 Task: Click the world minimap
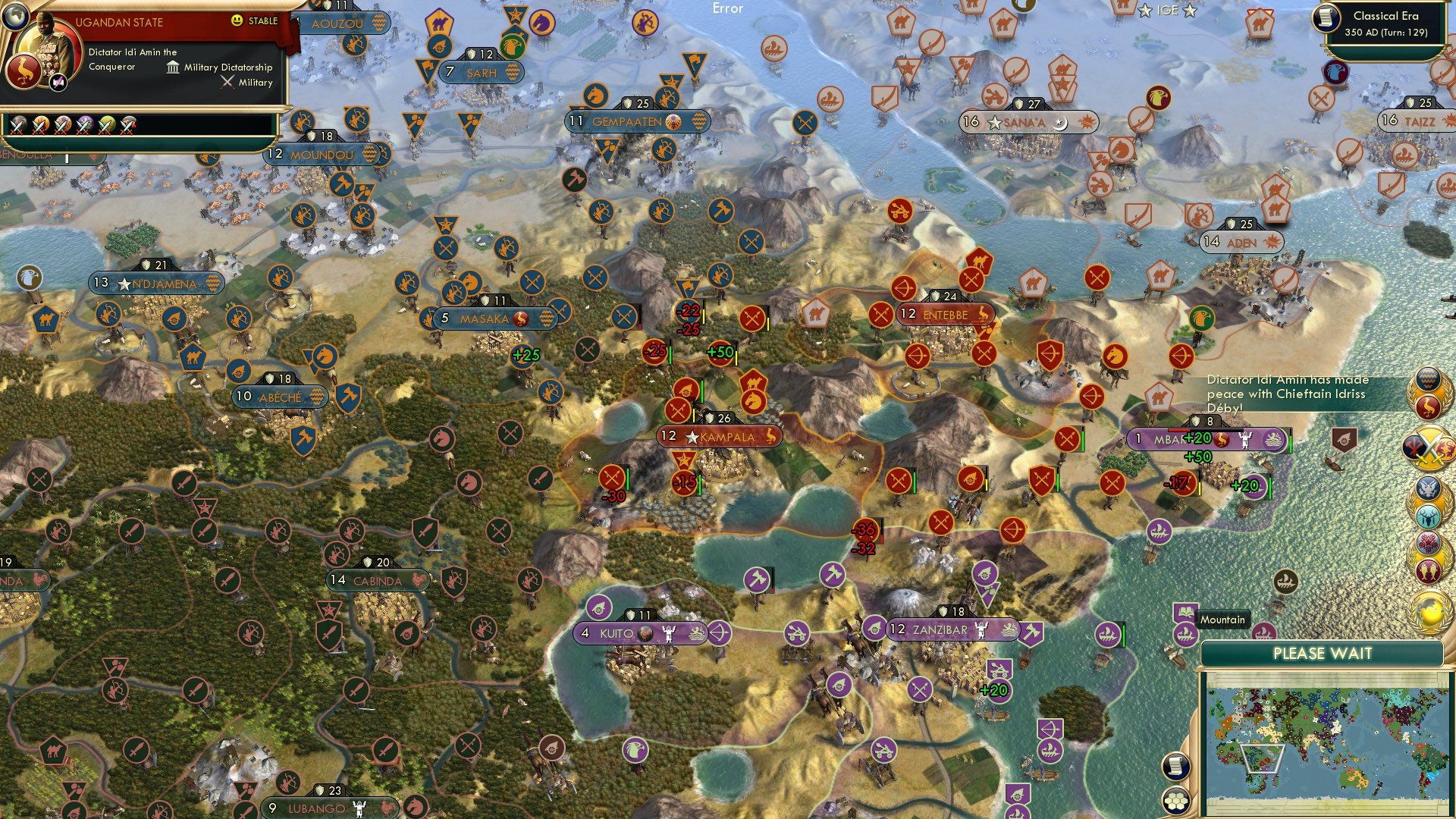point(1323,742)
